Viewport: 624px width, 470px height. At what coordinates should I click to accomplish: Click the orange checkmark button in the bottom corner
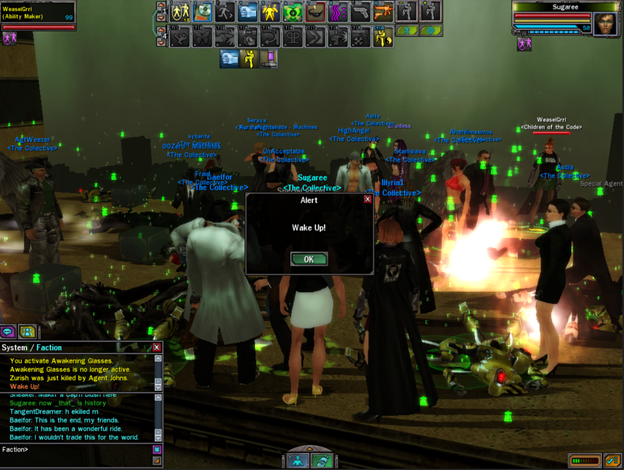tap(610, 460)
